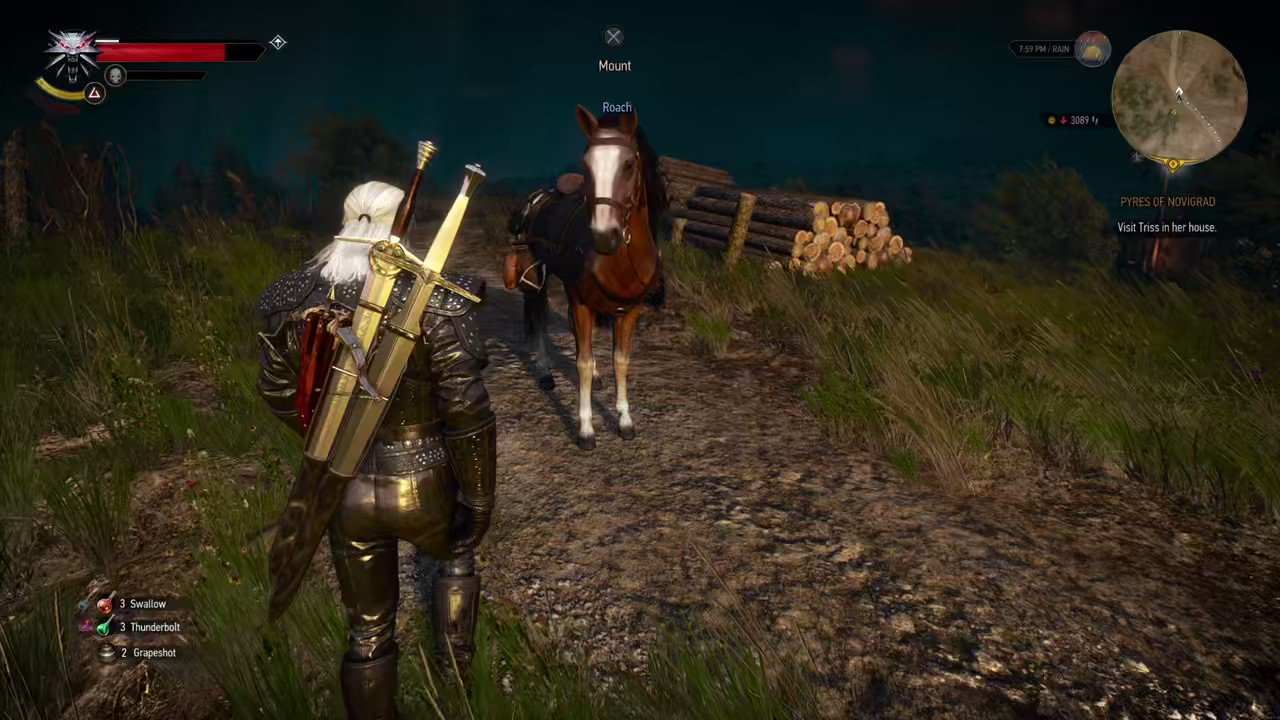This screenshot has height=720, width=1280.
Task: Expand the Pyres of Novigrad quest entry
Action: (1167, 201)
